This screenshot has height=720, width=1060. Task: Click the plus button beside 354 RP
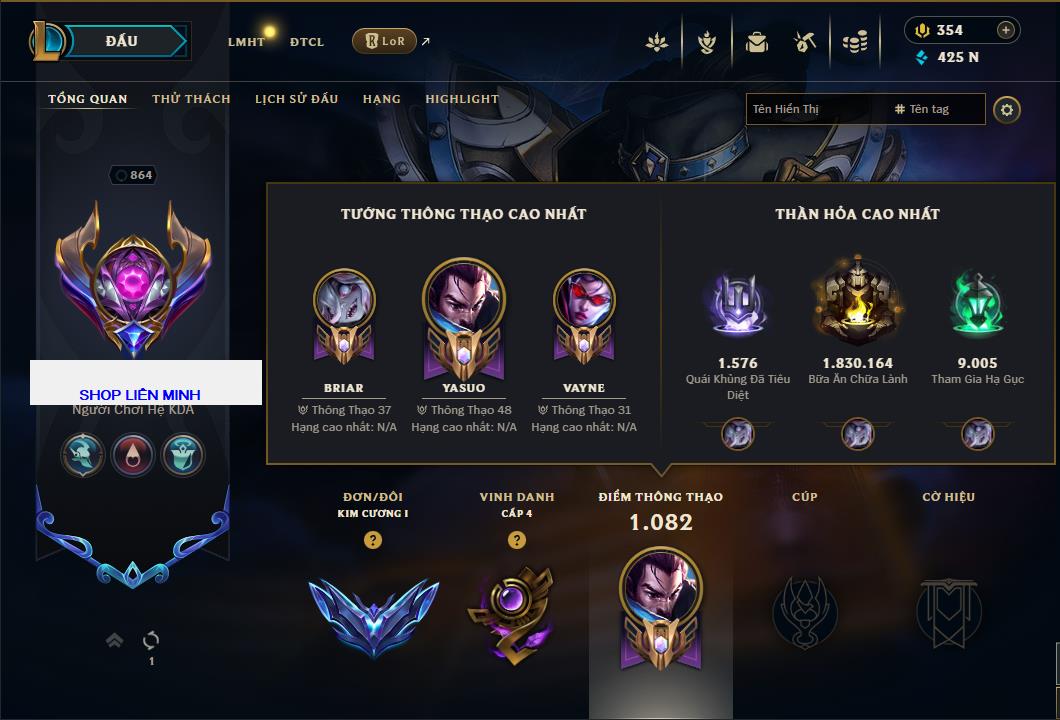tap(1006, 30)
